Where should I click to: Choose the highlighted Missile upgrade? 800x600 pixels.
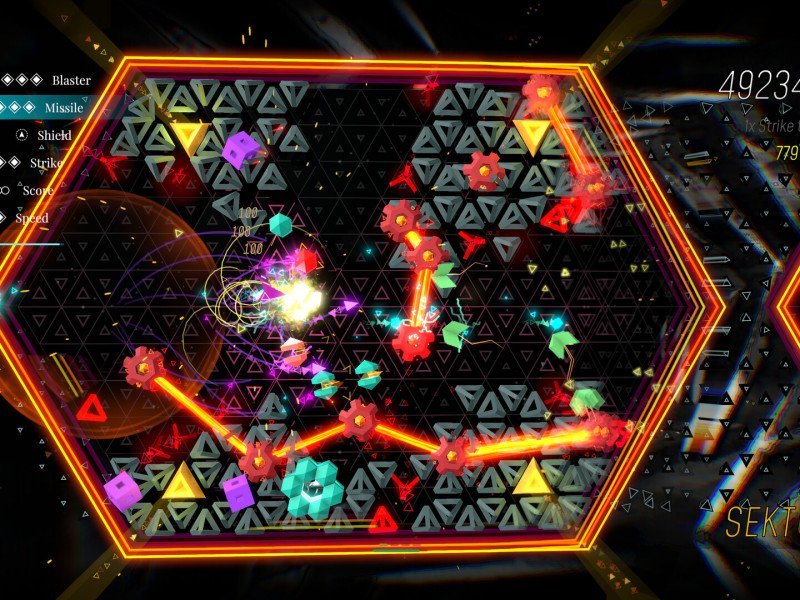tap(64, 108)
